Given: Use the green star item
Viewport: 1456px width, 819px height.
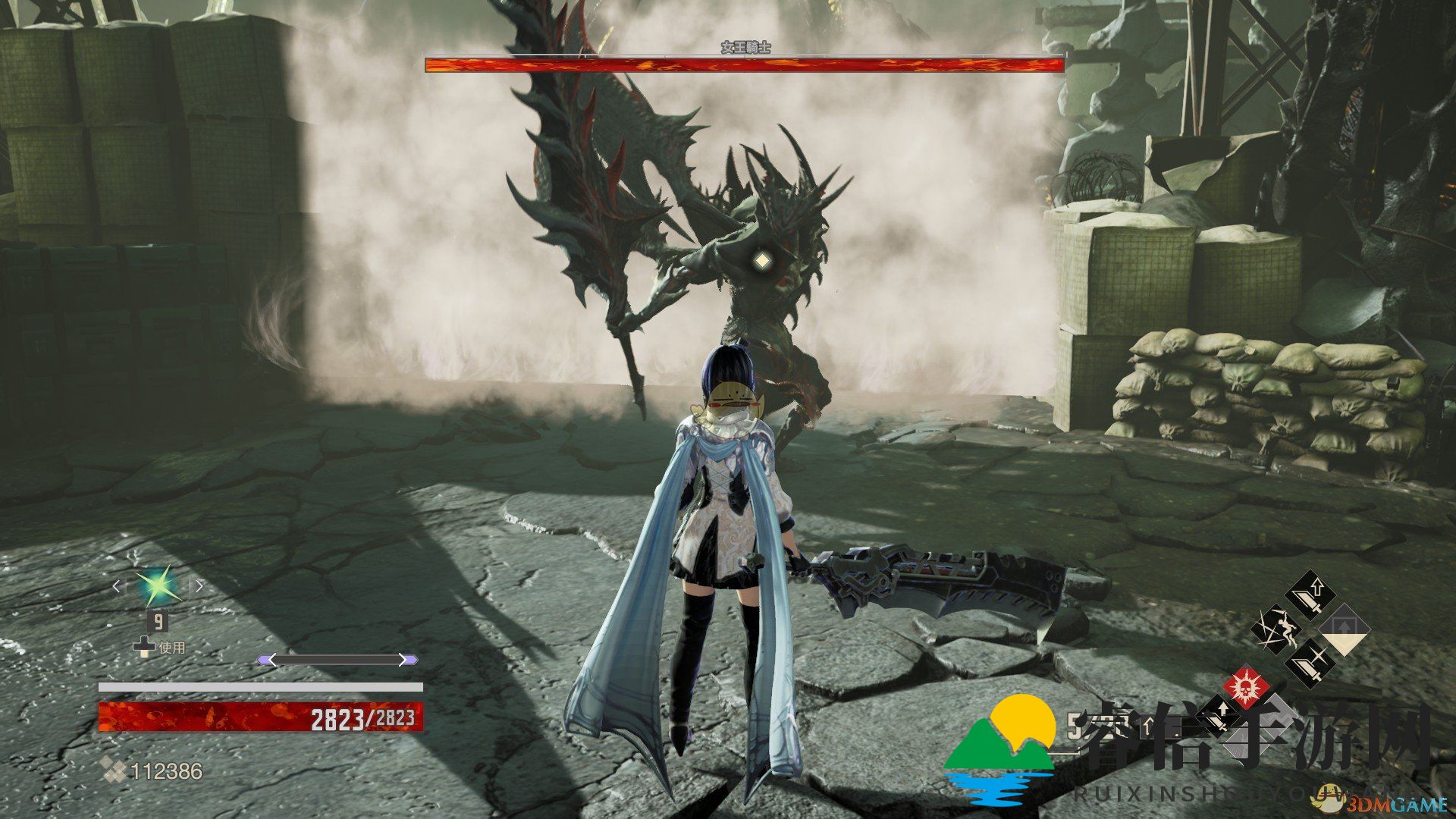Looking at the screenshot, I should 157,586.
